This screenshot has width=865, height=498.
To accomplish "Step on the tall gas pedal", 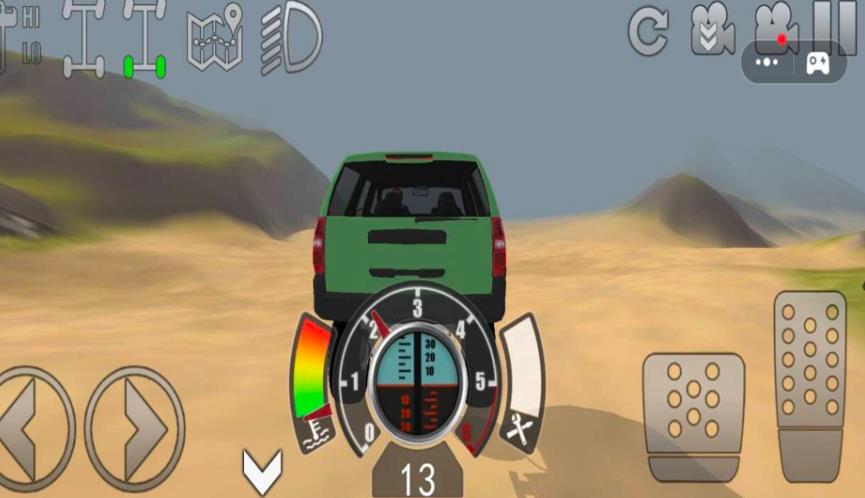I will [x=810, y=384].
